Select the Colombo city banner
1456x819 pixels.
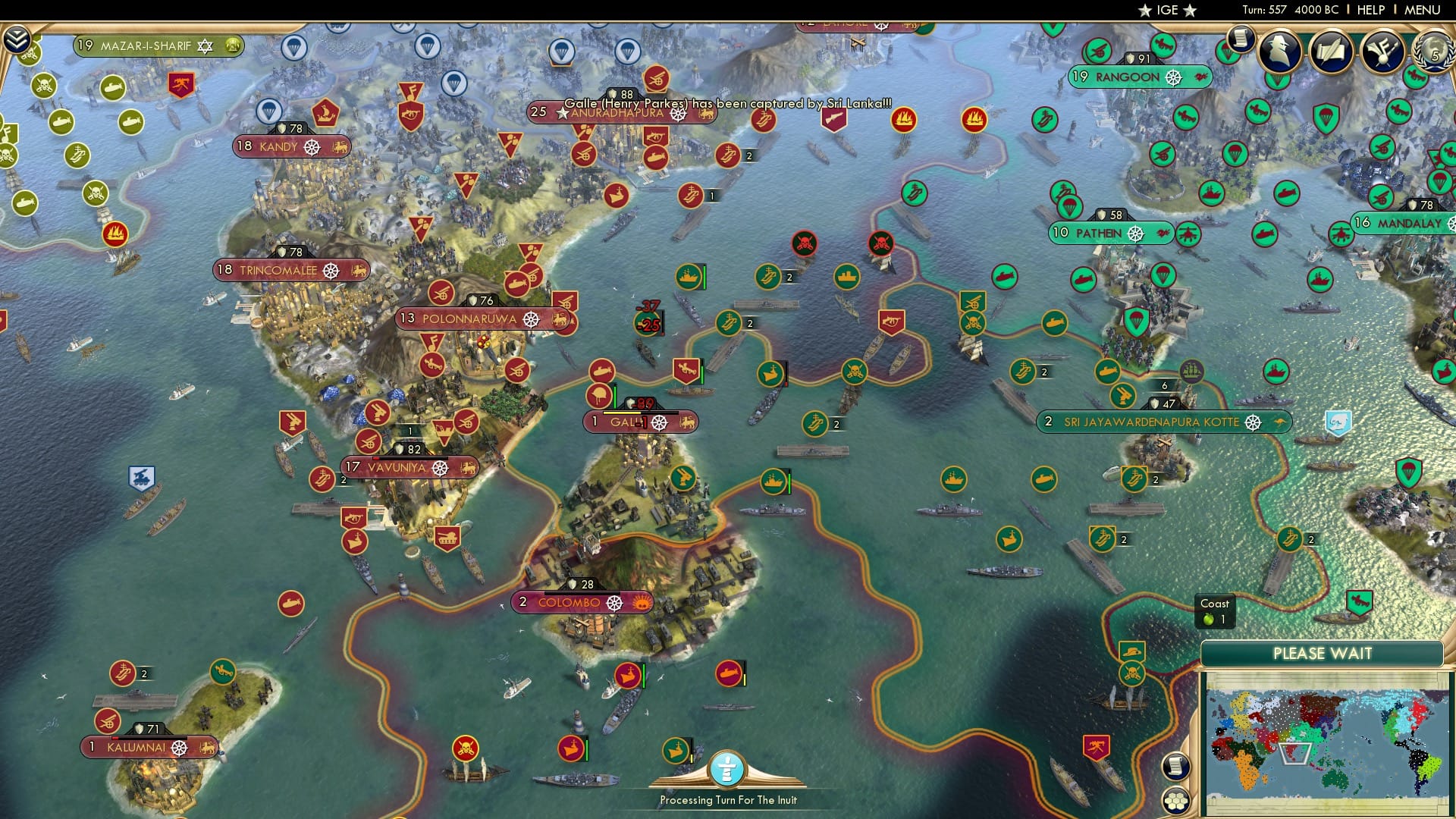(576, 603)
